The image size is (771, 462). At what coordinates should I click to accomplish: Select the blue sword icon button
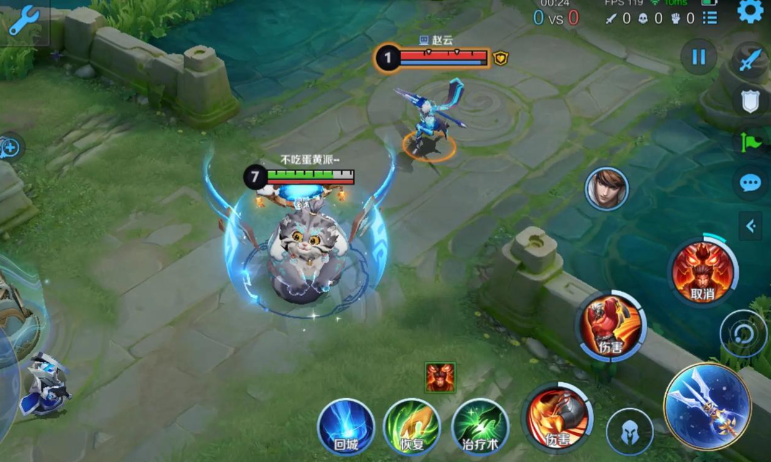pos(750,59)
